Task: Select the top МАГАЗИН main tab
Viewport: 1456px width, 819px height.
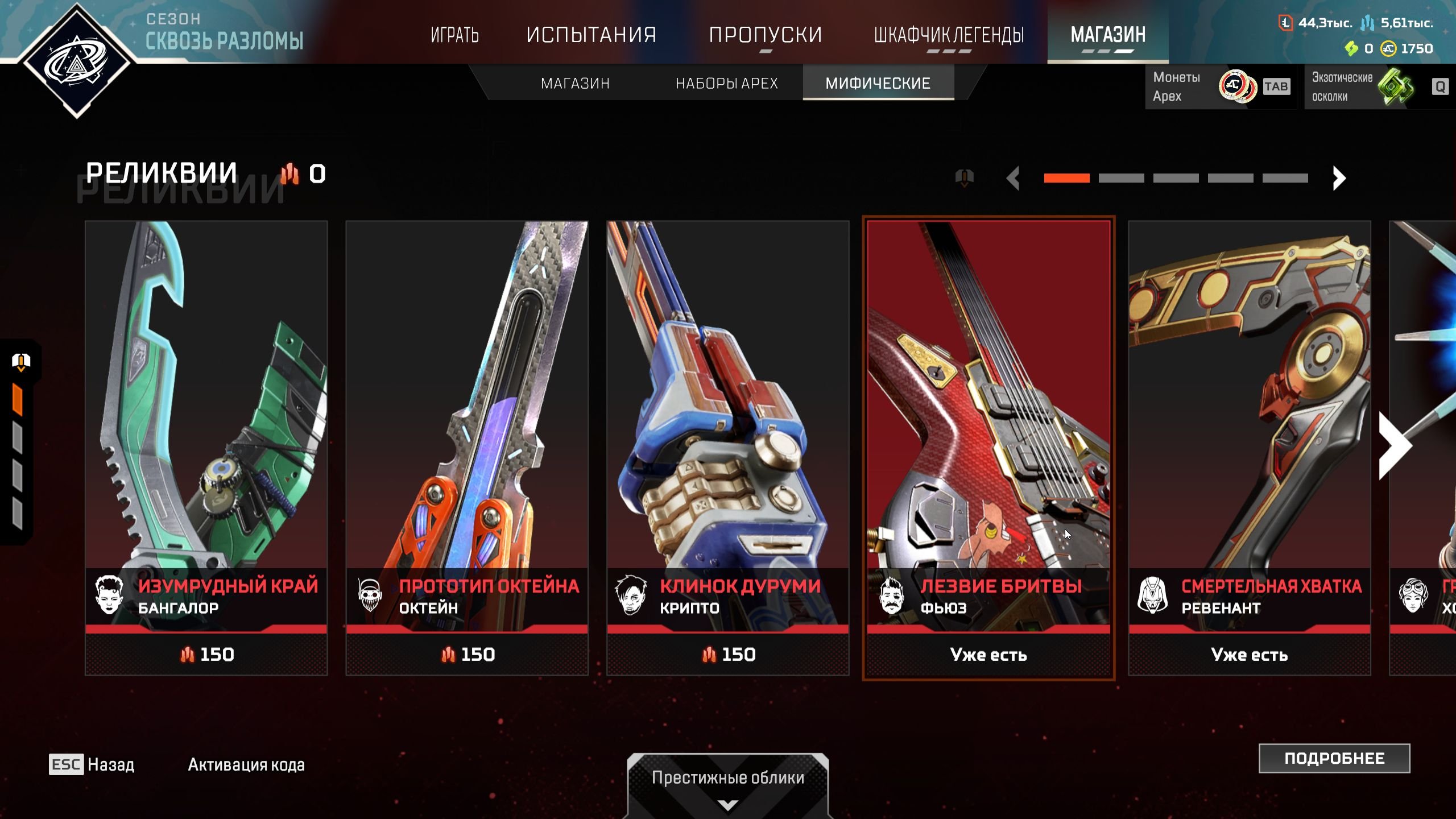Action: coord(1108,35)
